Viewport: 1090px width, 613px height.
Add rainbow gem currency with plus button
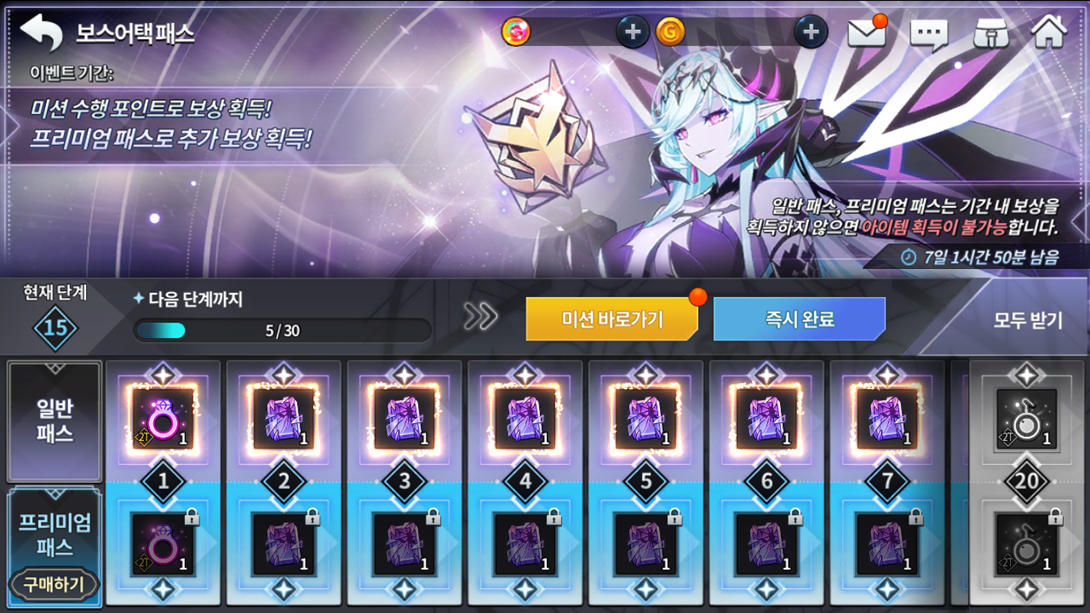632,32
